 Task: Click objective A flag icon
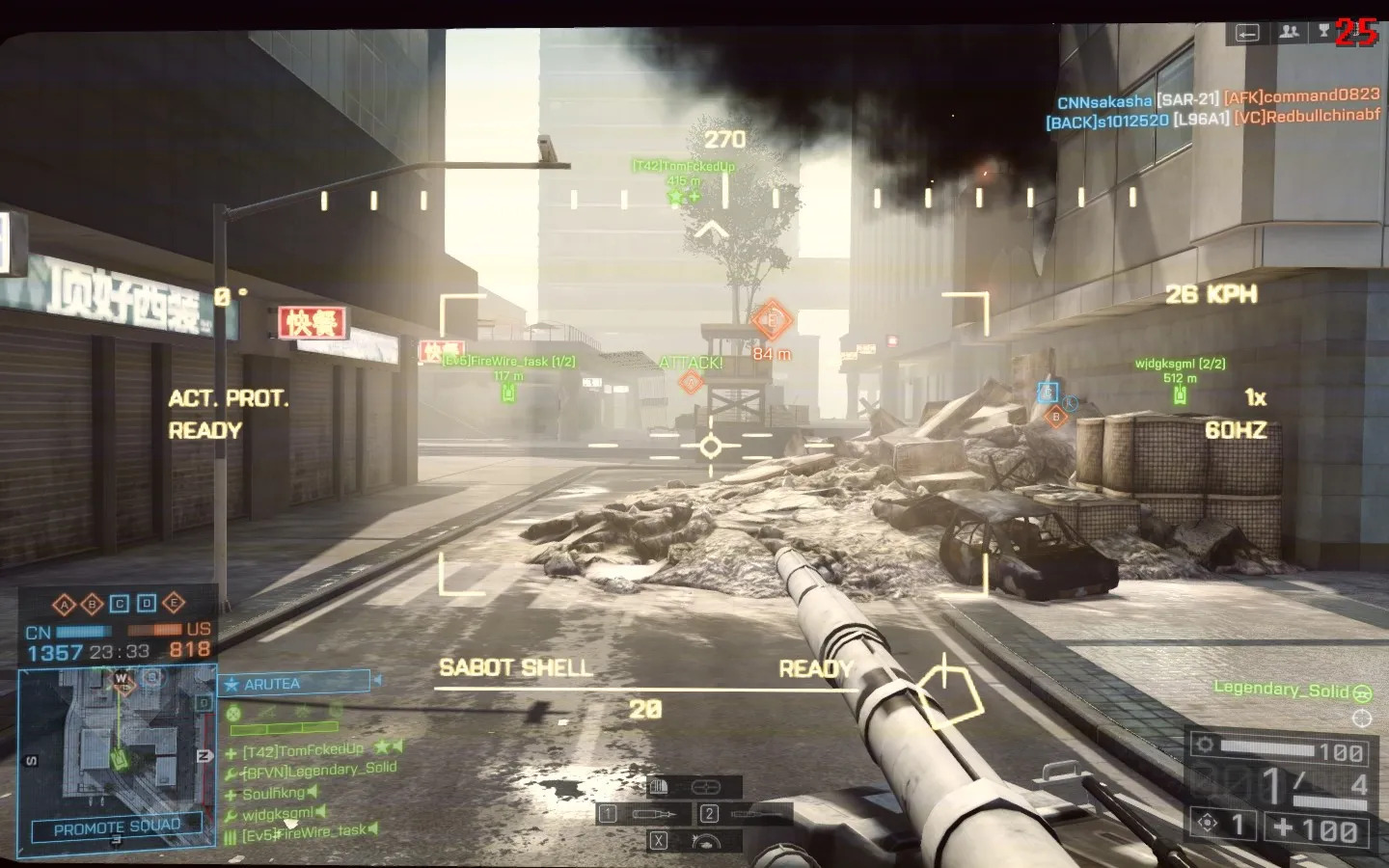click(x=65, y=605)
